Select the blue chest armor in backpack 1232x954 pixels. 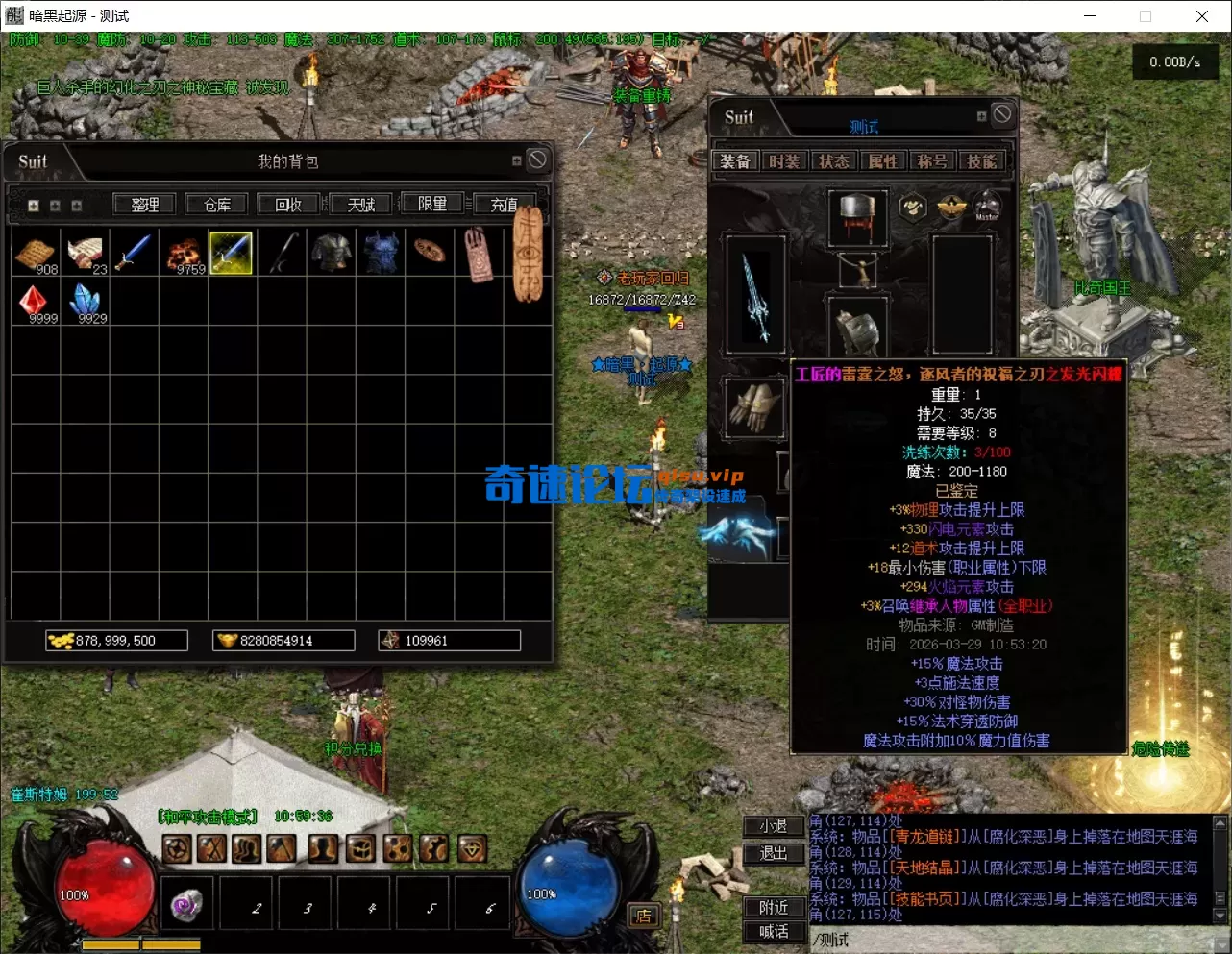click(x=380, y=253)
